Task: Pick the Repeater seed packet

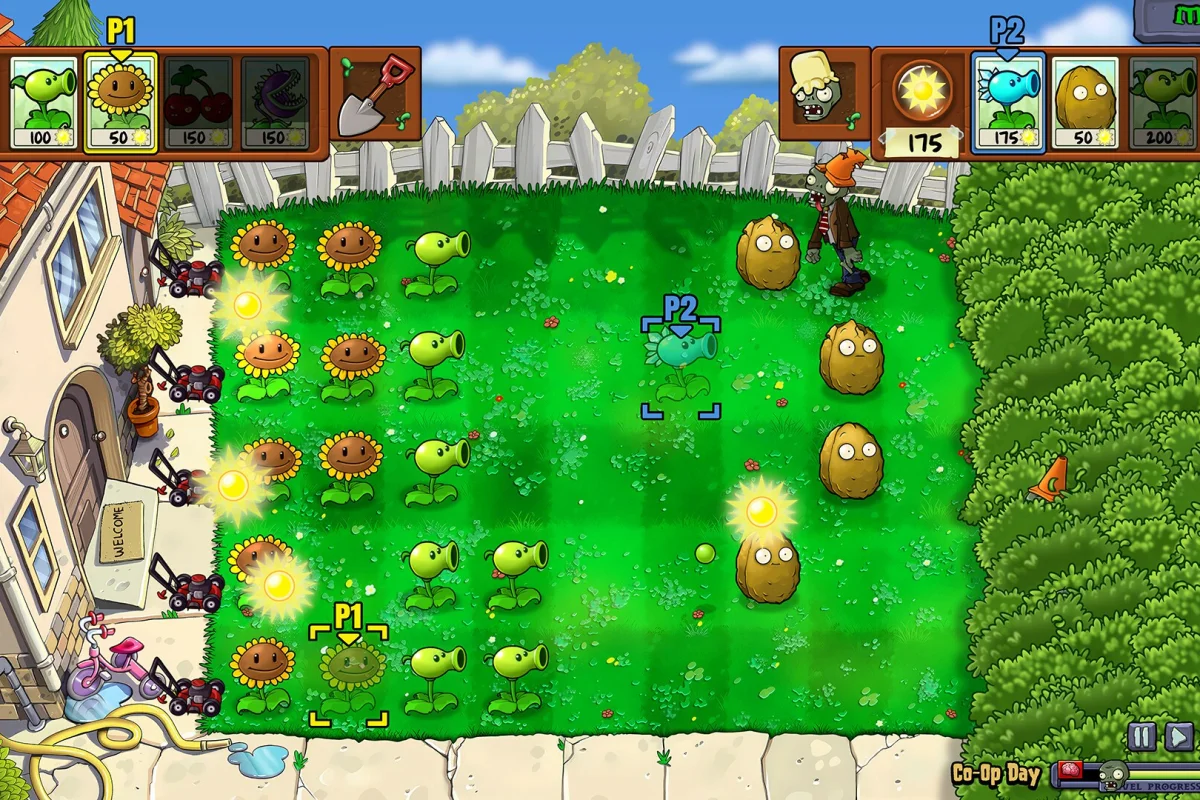Action: click(x=1164, y=103)
